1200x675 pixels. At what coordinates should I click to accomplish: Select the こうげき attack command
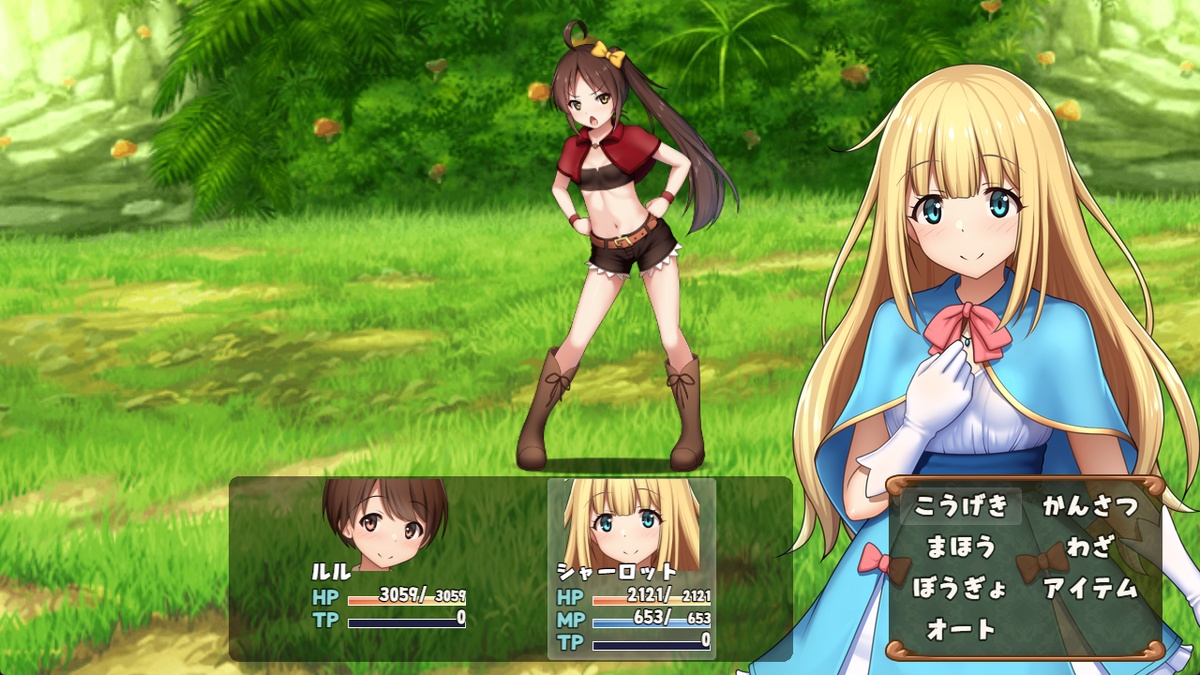(961, 506)
